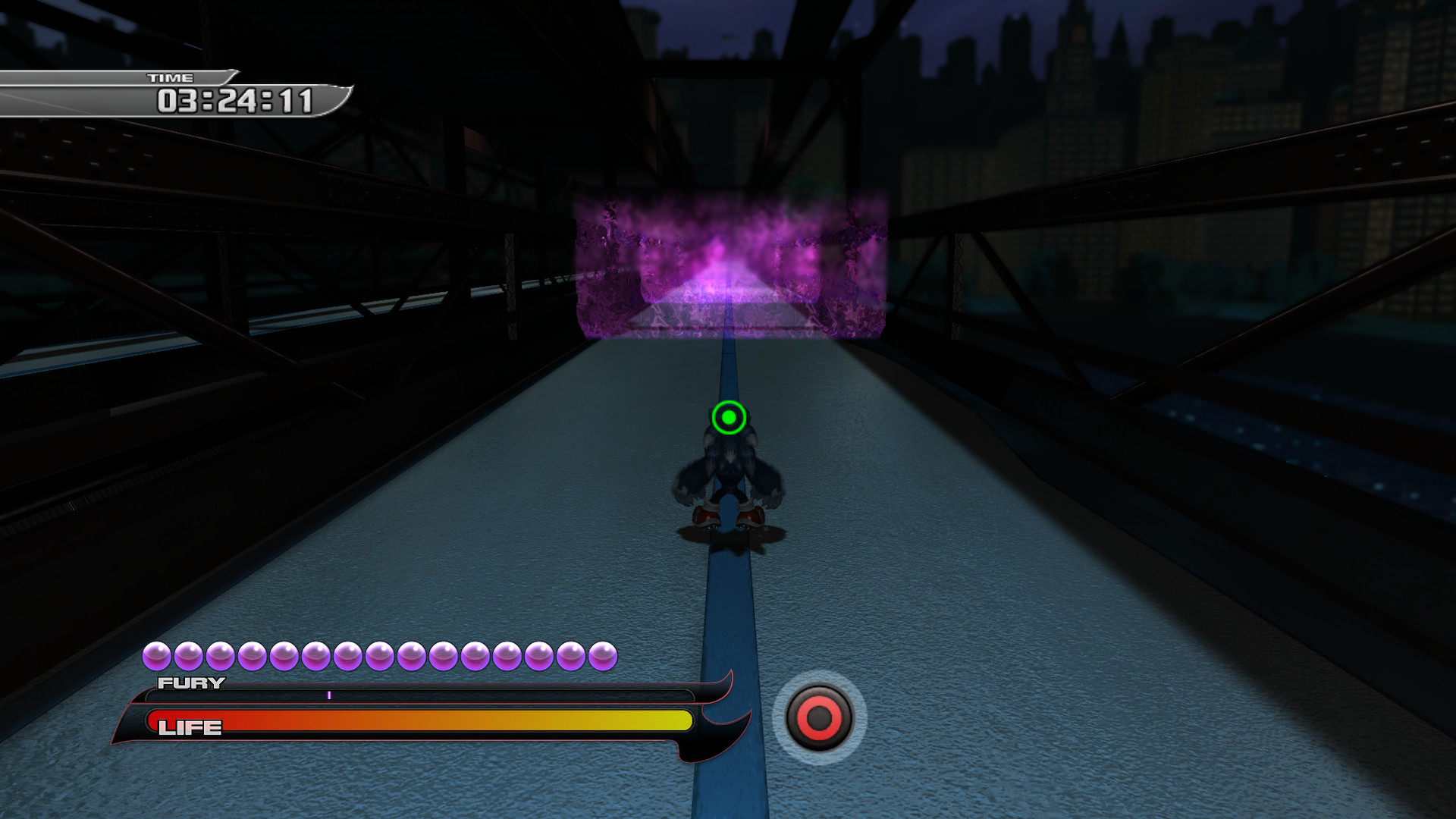Click the green lock-on reticle above Sonic
The image size is (1456, 819).
click(729, 416)
